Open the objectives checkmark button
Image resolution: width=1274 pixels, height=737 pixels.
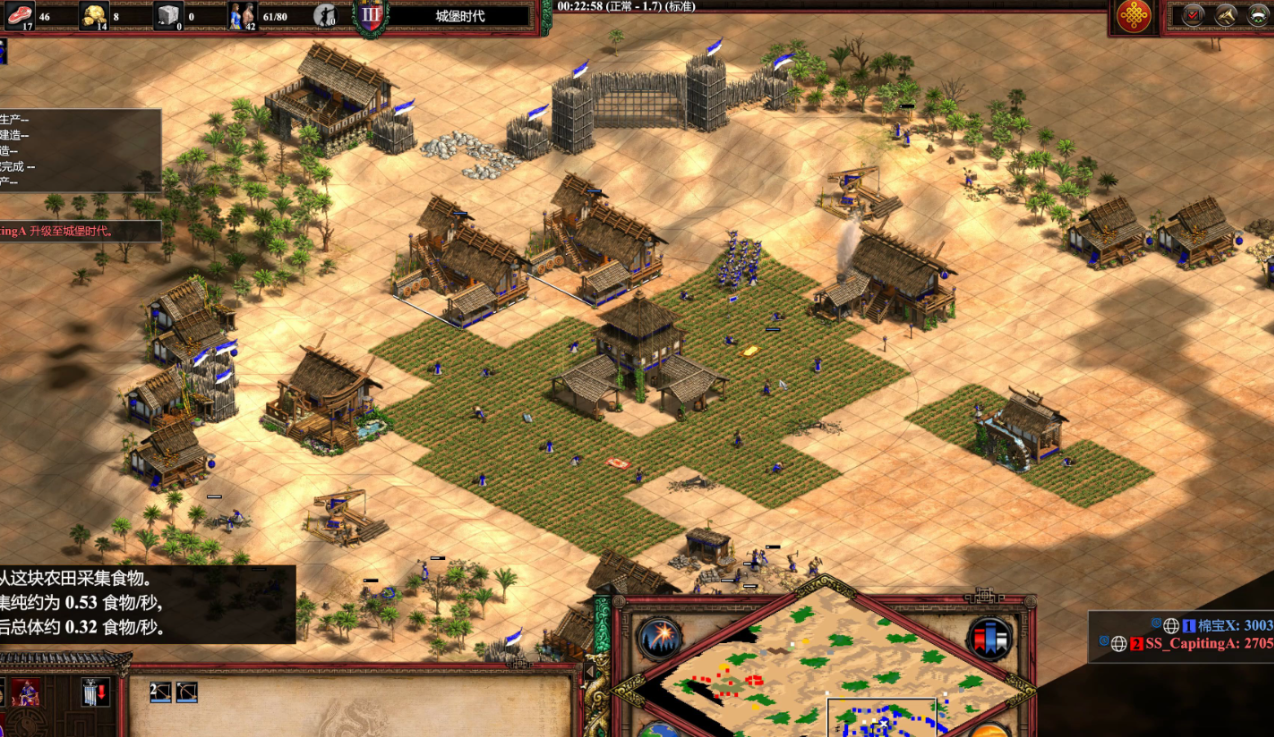(1193, 15)
